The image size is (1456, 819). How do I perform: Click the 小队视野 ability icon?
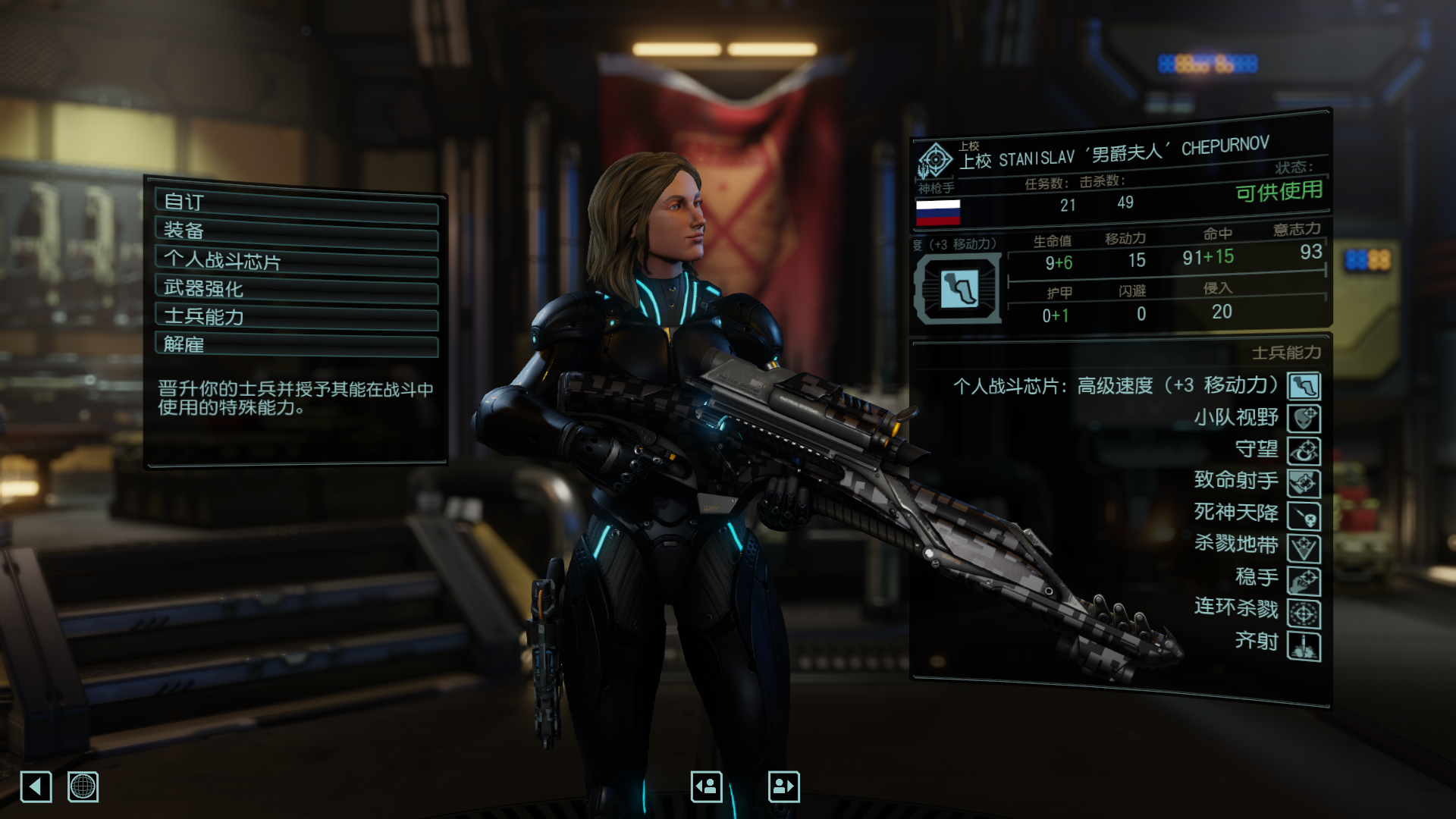point(1303,418)
